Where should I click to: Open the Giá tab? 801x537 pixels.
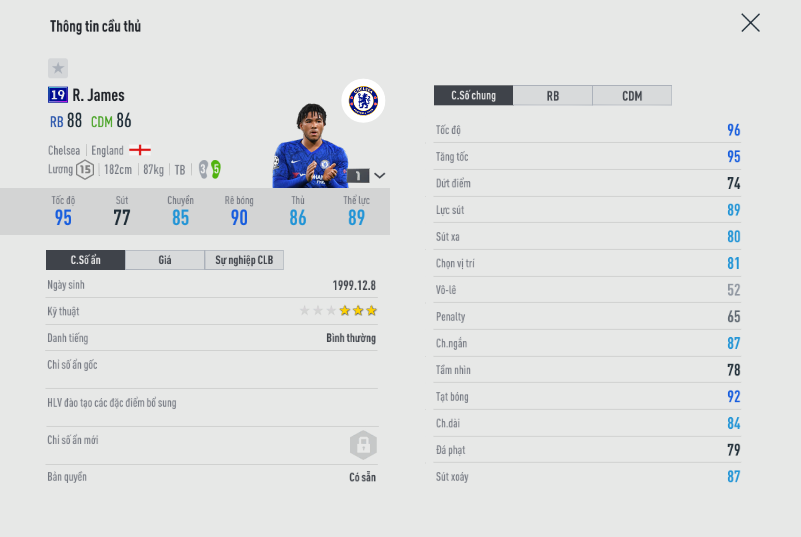[x=165, y=260]
